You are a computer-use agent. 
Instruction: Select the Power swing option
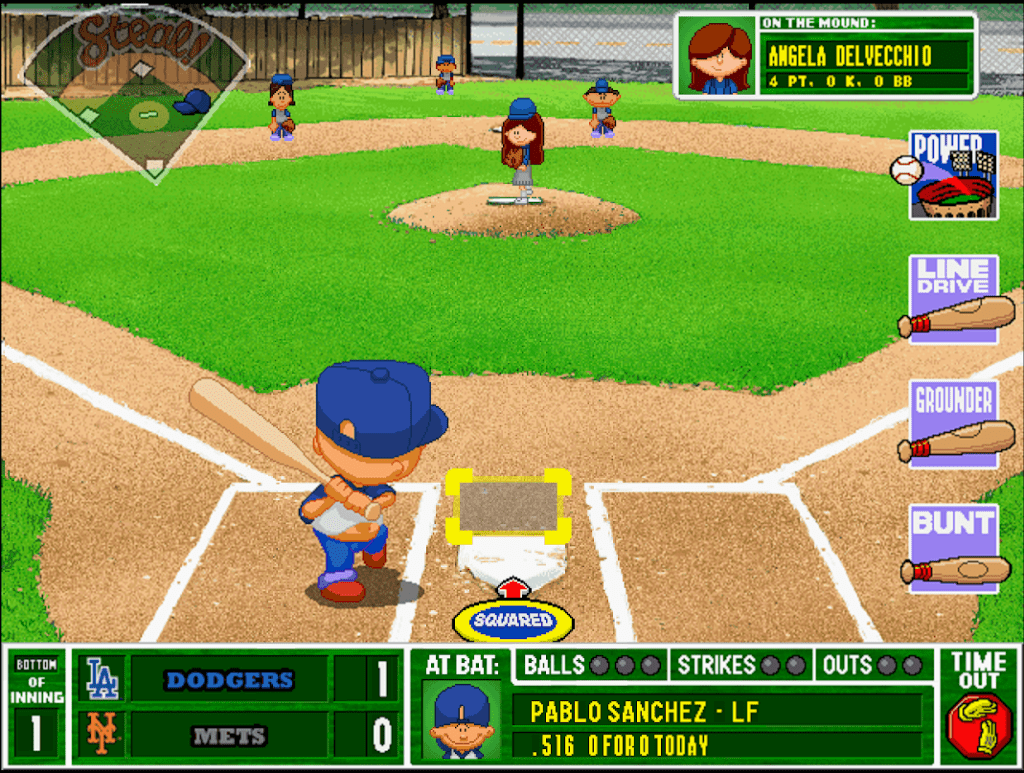(x=951, y=176)
